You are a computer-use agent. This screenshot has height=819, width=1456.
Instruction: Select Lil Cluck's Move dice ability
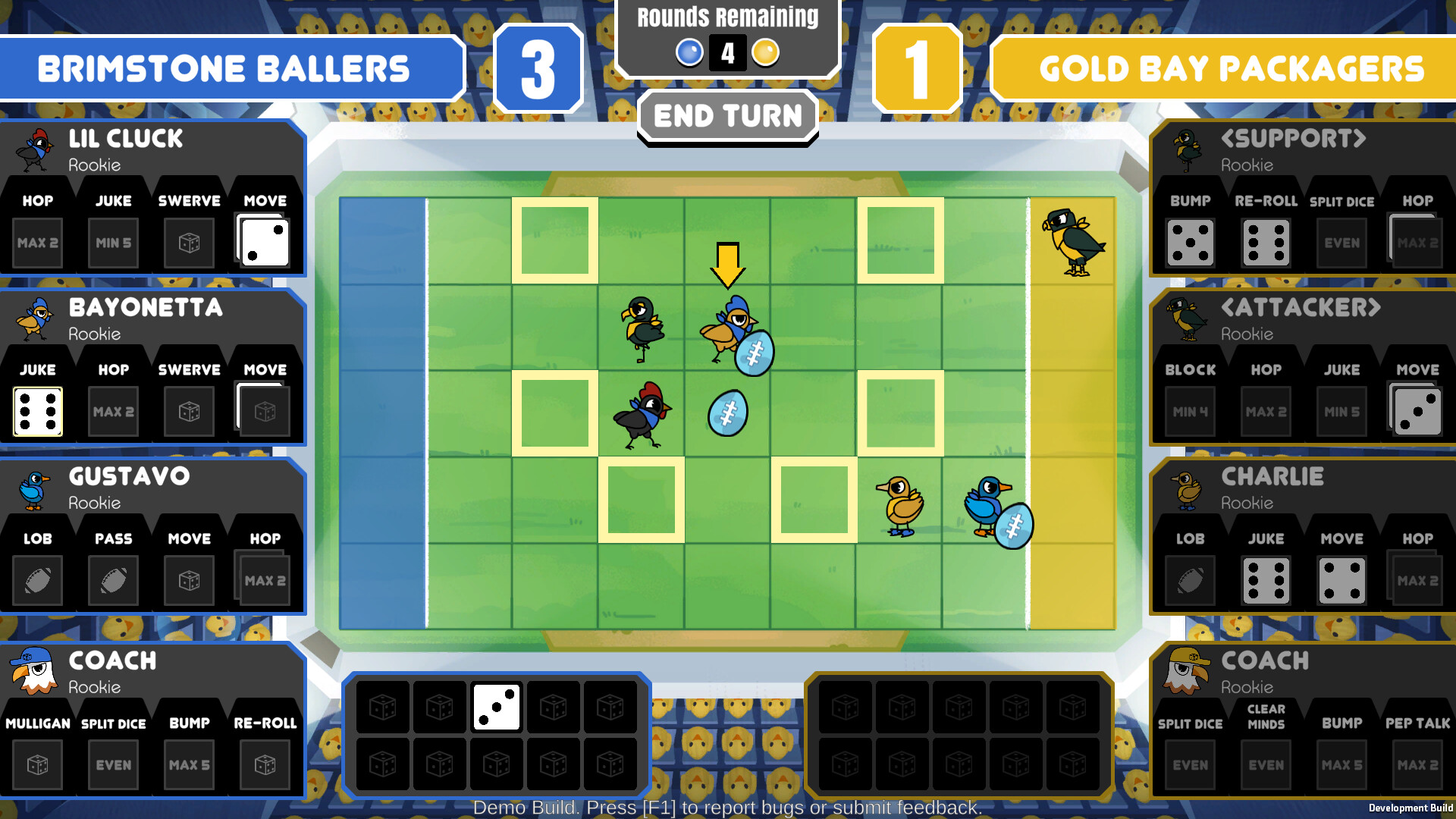[x=263, y=241]
